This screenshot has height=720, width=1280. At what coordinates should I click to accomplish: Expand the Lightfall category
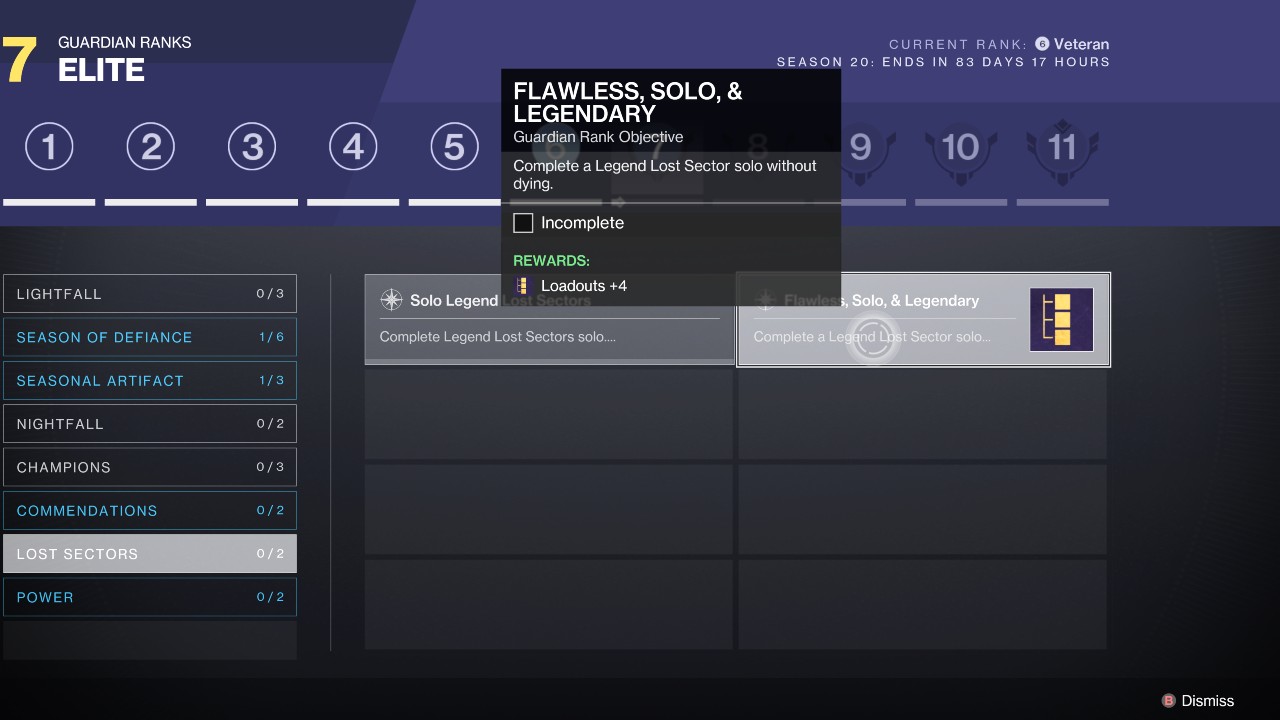pyautogui.click(x=150, y=293)
